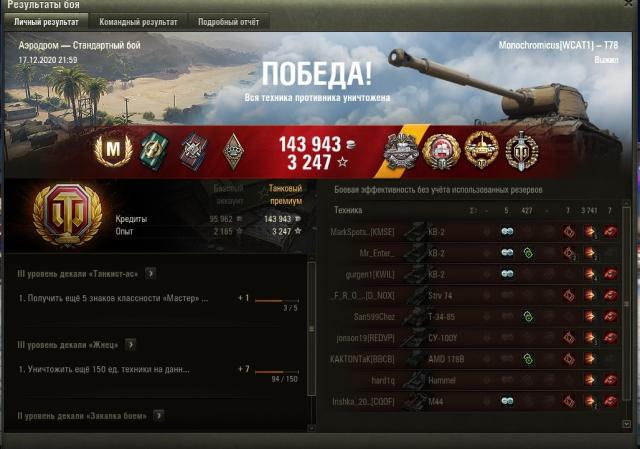Click the Master mastery badge with letter M
Viewport: 640px width, 449px height.
(112, 150)
